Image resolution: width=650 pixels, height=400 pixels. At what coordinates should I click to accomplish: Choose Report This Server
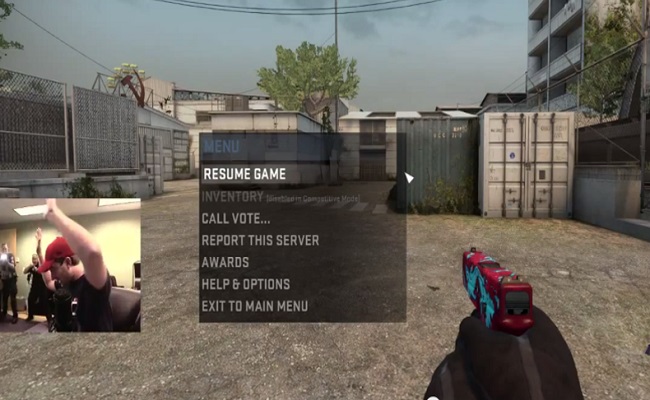260,240
